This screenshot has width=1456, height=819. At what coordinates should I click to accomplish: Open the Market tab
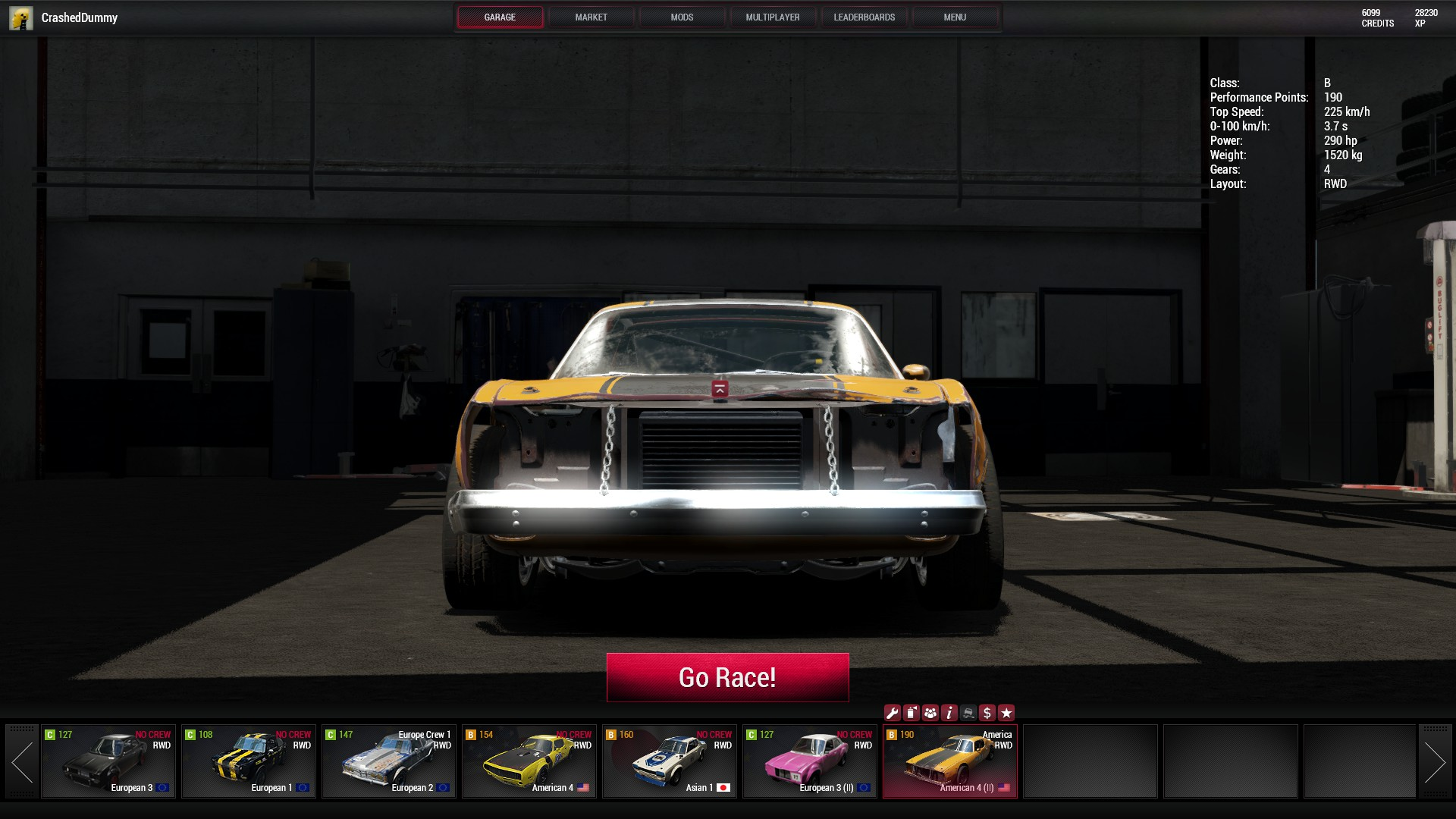click(591, 17)
